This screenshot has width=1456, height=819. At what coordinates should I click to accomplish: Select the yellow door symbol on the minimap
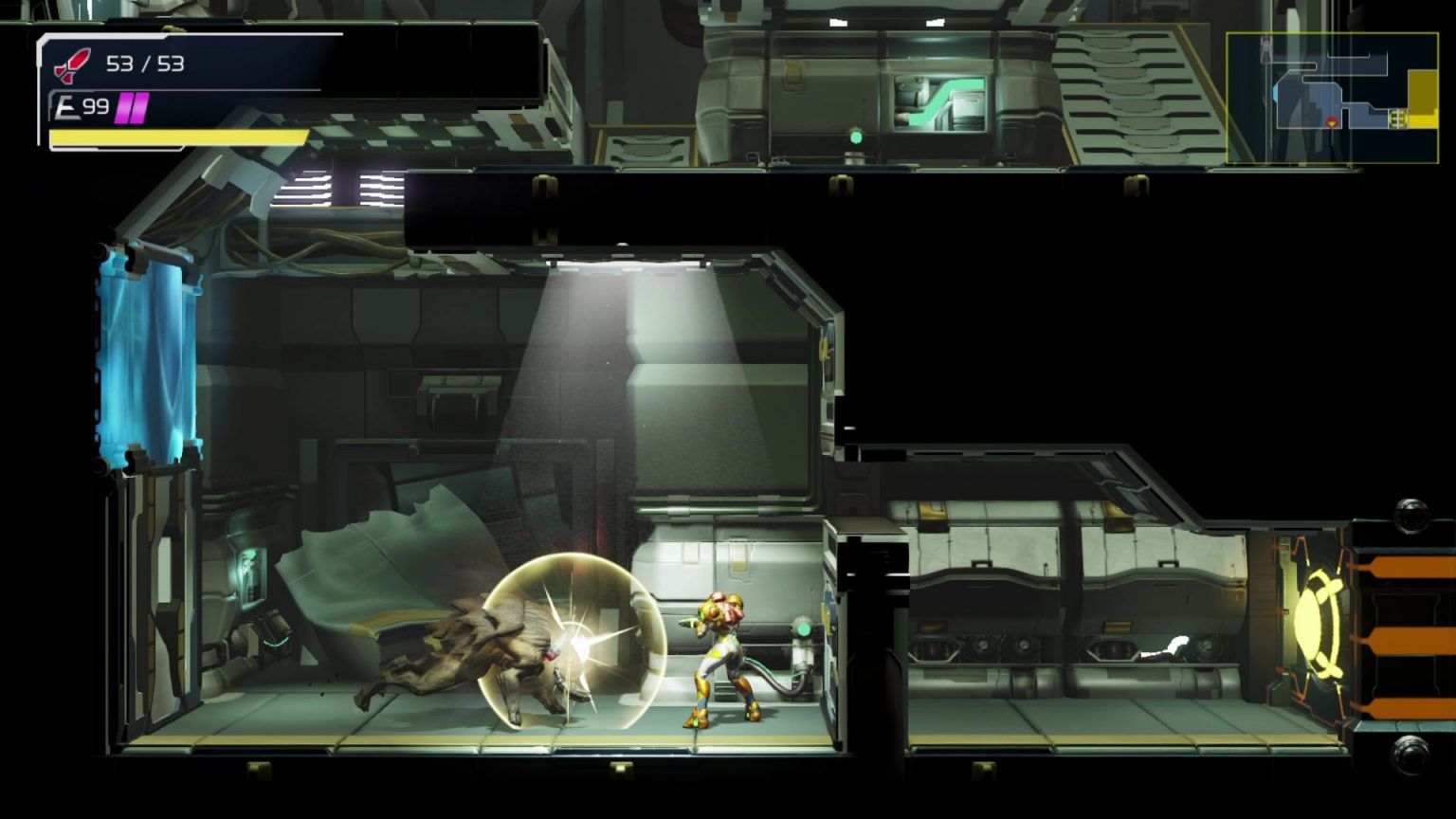[x=1396, y=118]
